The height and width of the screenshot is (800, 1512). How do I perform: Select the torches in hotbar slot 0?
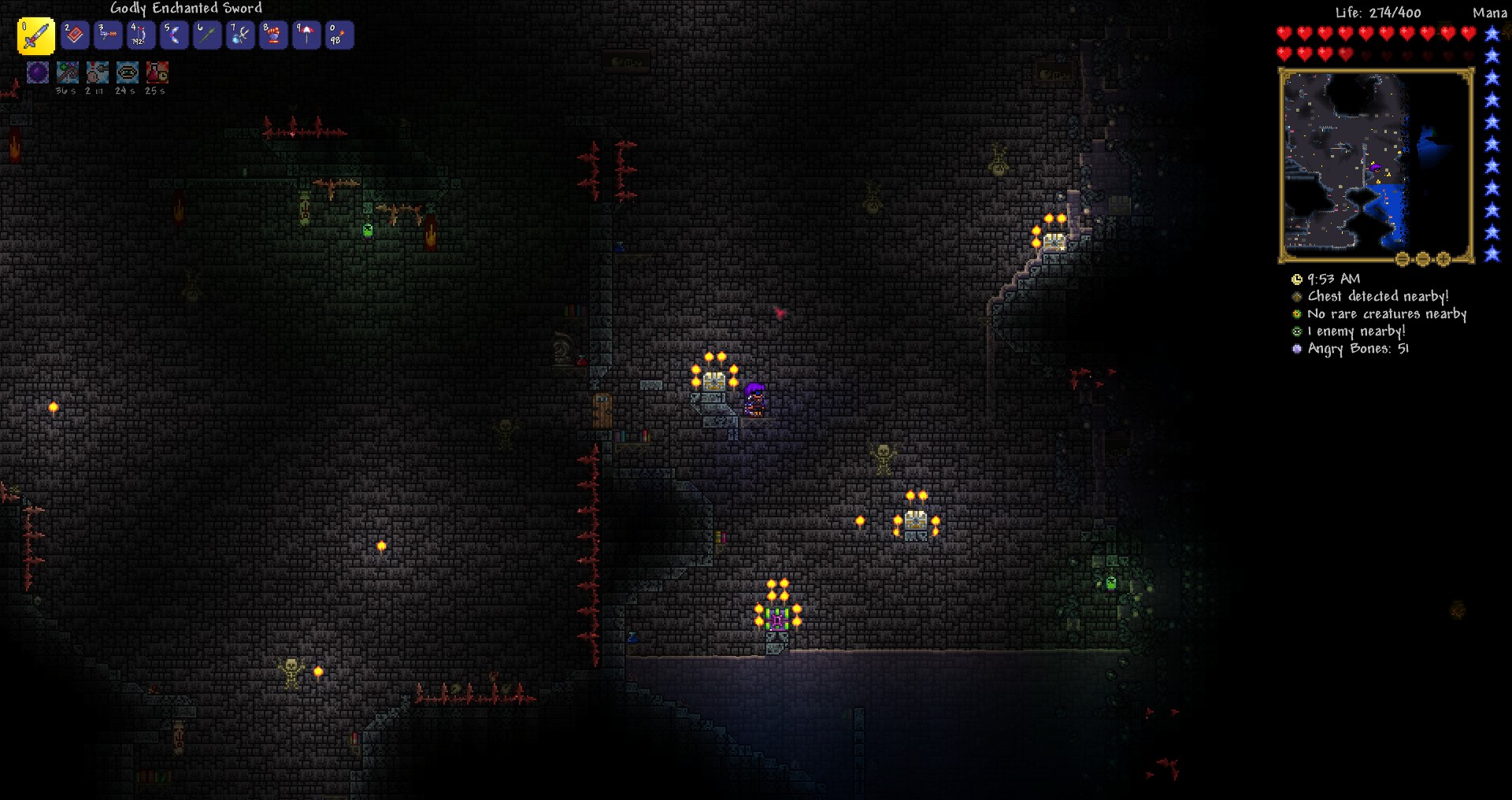(339, 35)
